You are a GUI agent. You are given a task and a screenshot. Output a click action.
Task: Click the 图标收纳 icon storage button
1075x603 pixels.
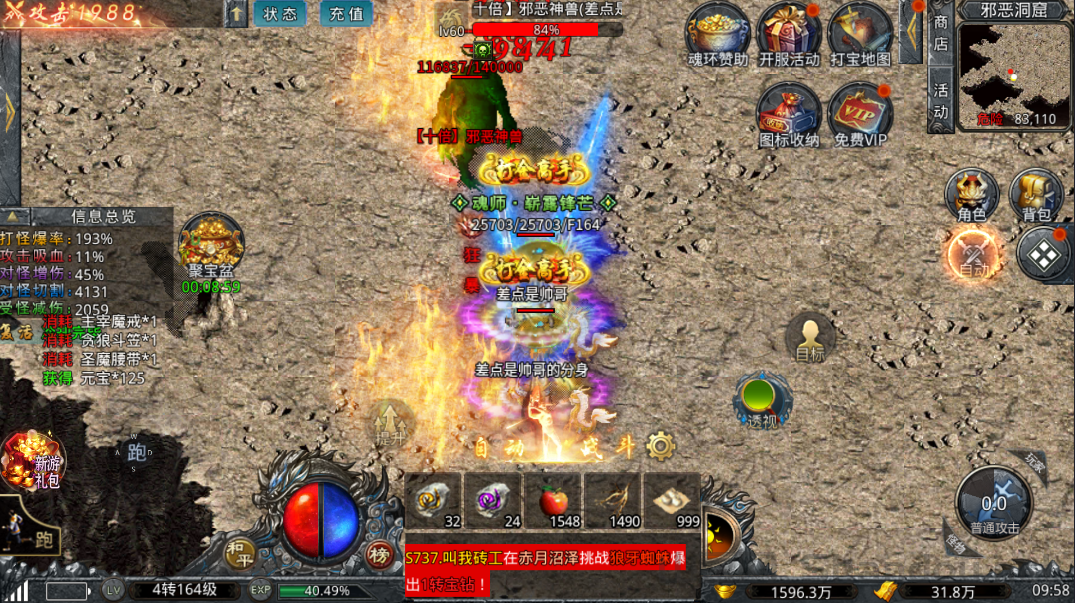(x=789, y=113)
